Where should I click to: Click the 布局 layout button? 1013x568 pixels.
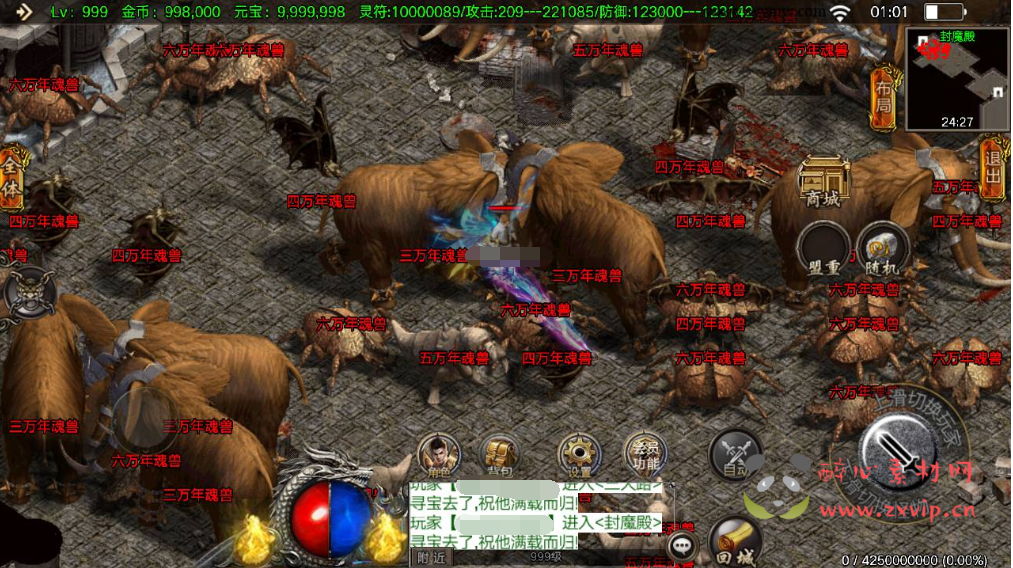[x=883, y=98]
